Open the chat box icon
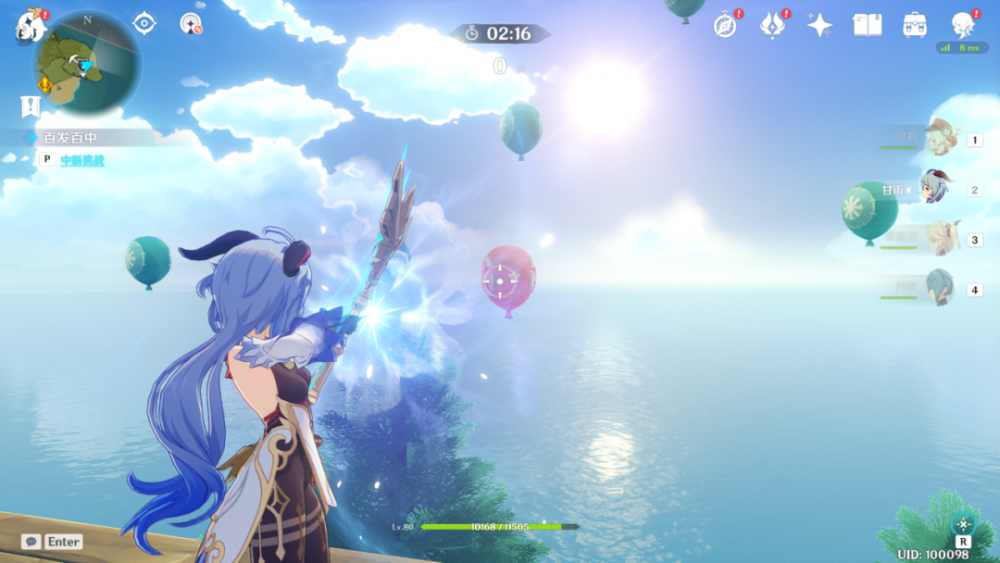 pyautogui.click(x=31, y=541)
